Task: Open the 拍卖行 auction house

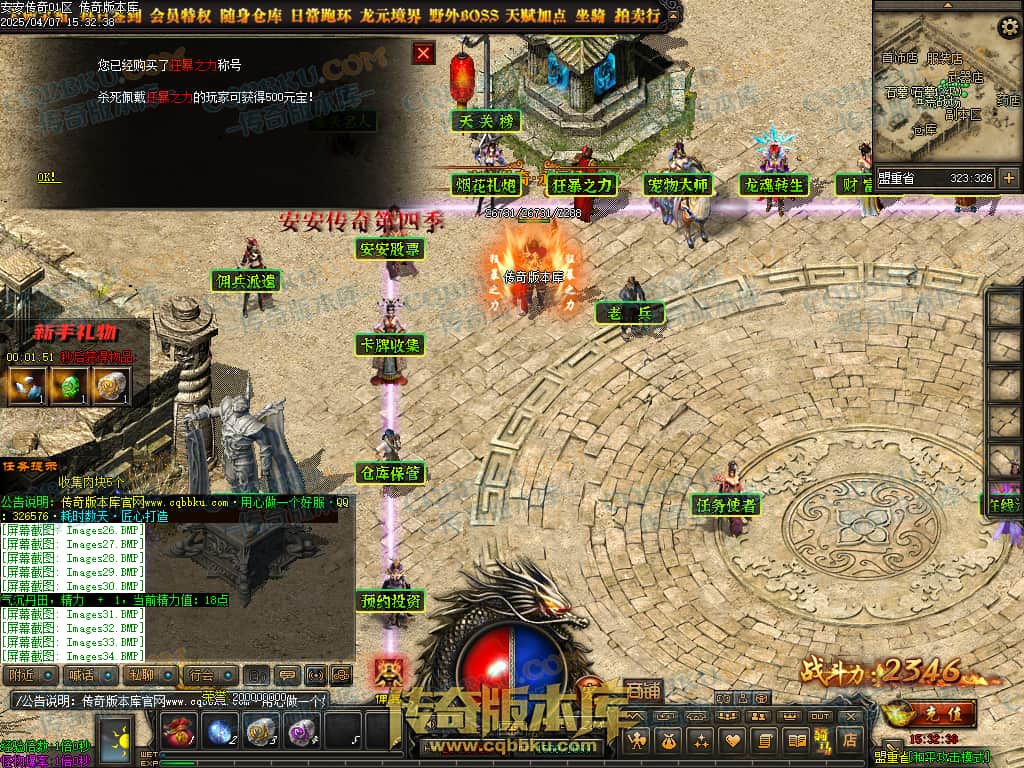Action: [x=638, y=15]
